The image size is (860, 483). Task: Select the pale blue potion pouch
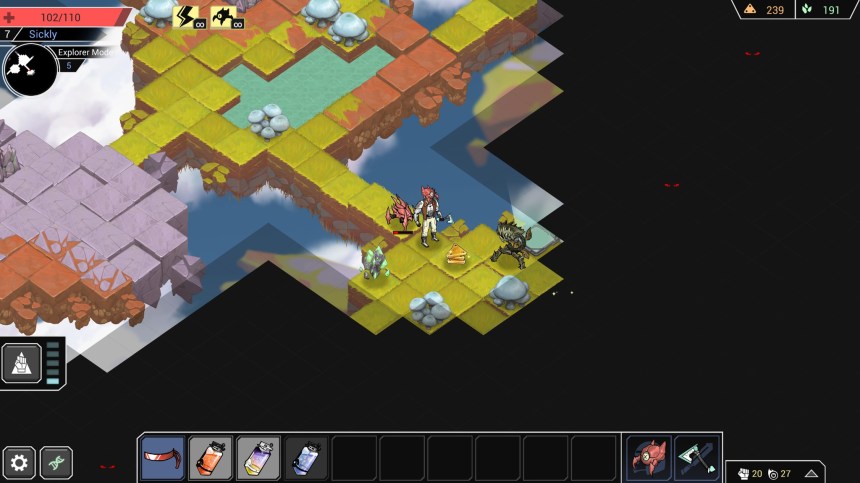(306, 458)
